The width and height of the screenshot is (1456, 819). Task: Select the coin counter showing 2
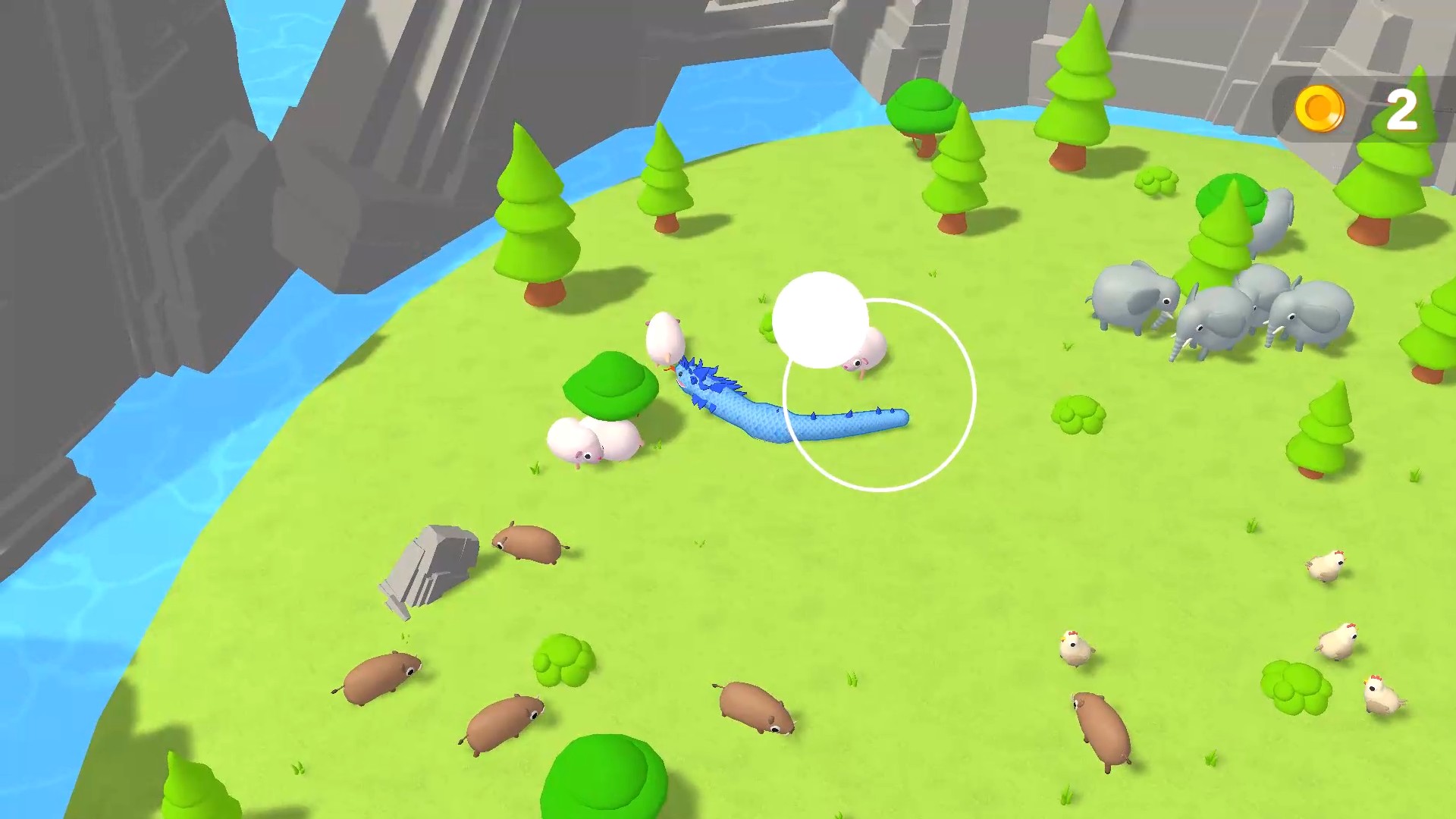[1402, 108]
